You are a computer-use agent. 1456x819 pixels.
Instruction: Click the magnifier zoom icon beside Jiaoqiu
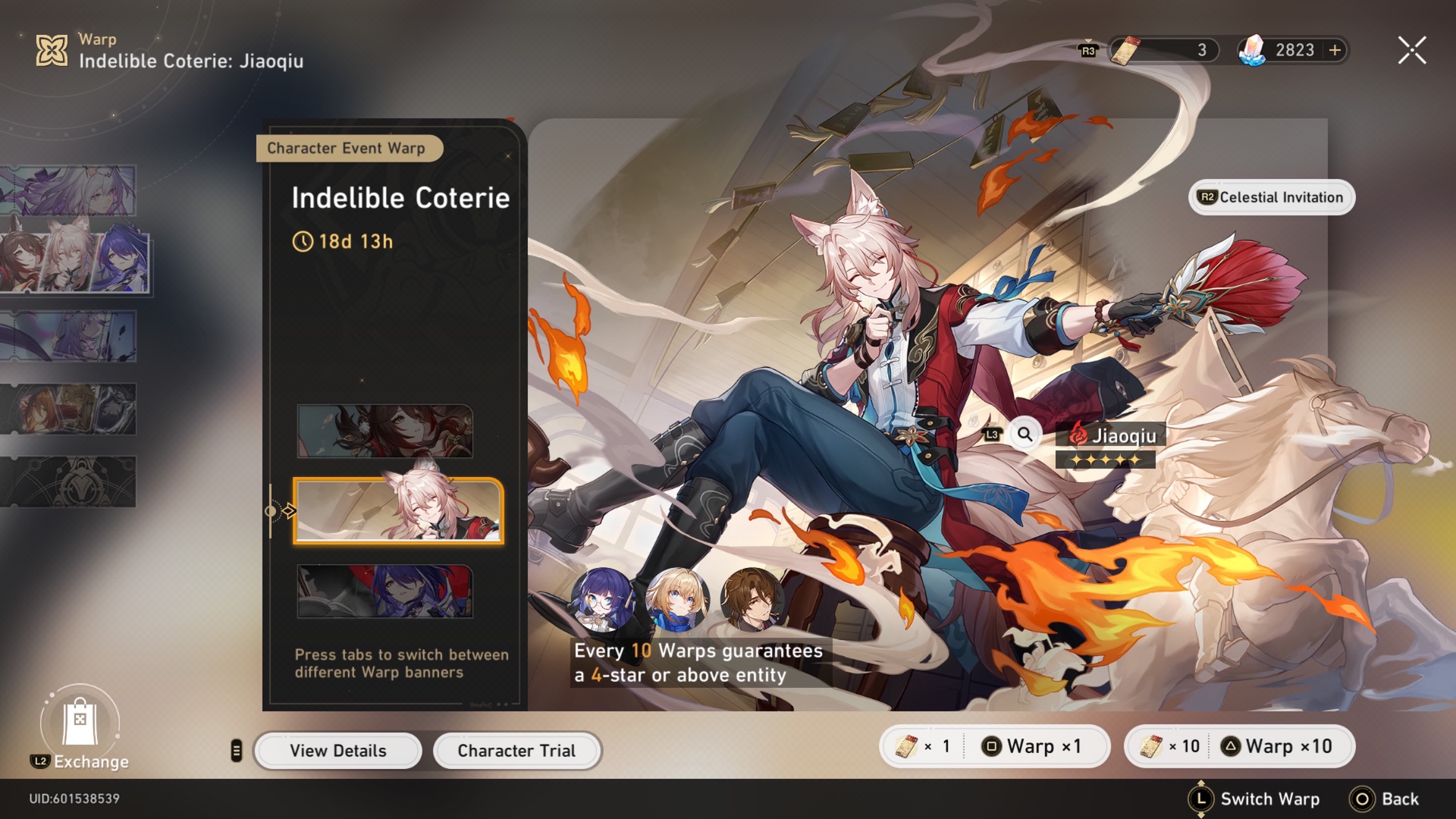click(x=1024, y=435)
